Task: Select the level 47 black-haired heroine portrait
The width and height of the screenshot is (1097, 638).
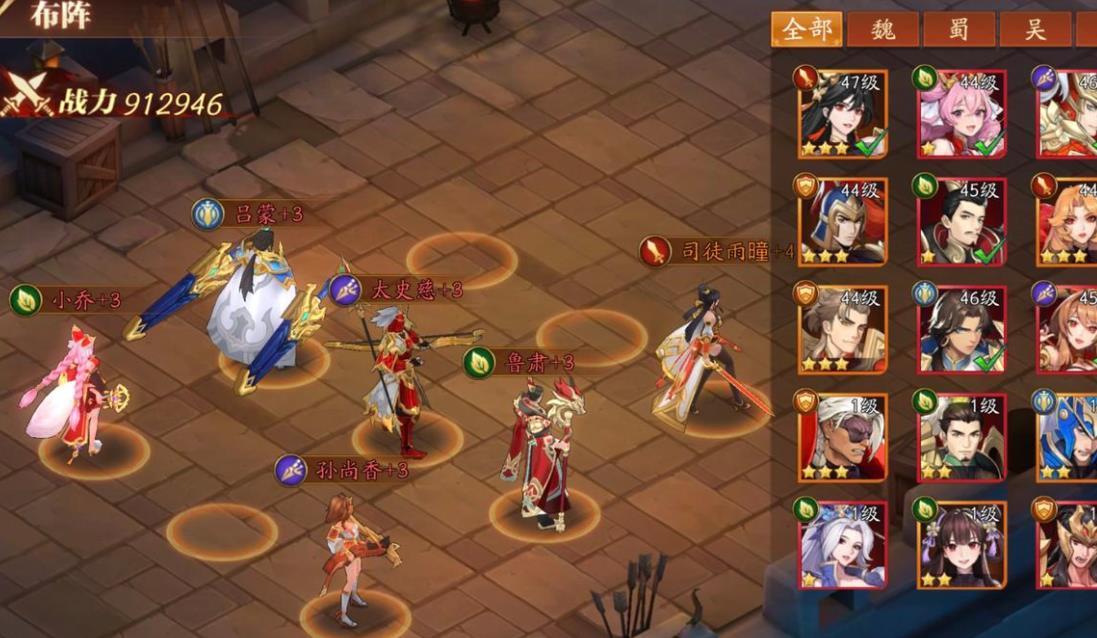Action: tap(843, 113)
